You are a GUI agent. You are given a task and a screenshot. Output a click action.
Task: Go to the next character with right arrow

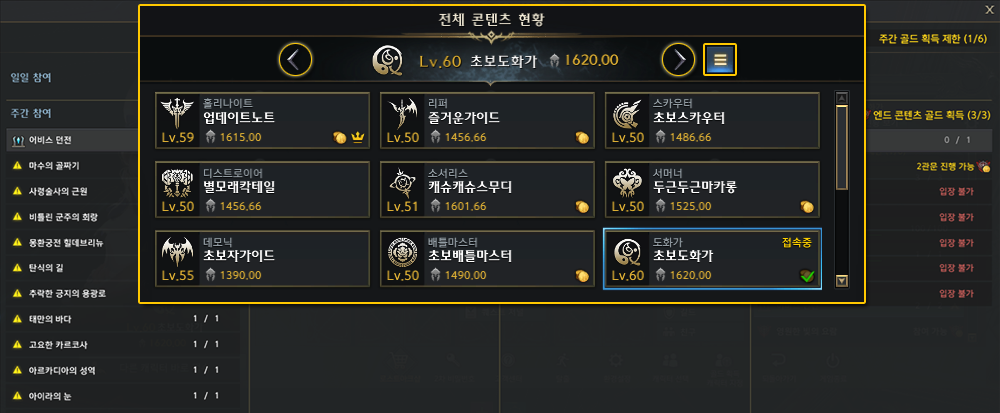(x=679, y=60)
